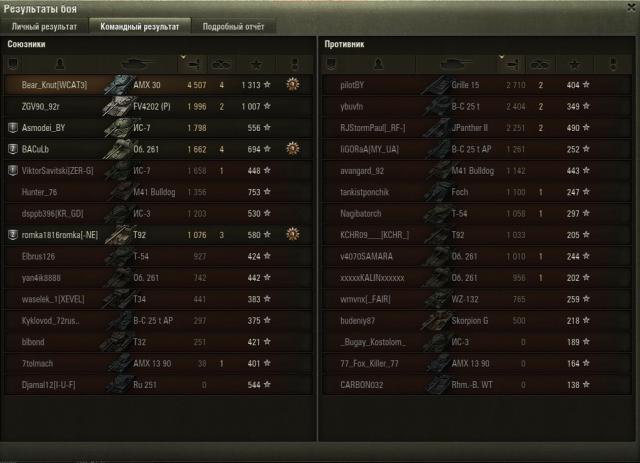Select enemy tankistponchik on Foch
The height and width of the screenshot is (463, 640).
367,192
